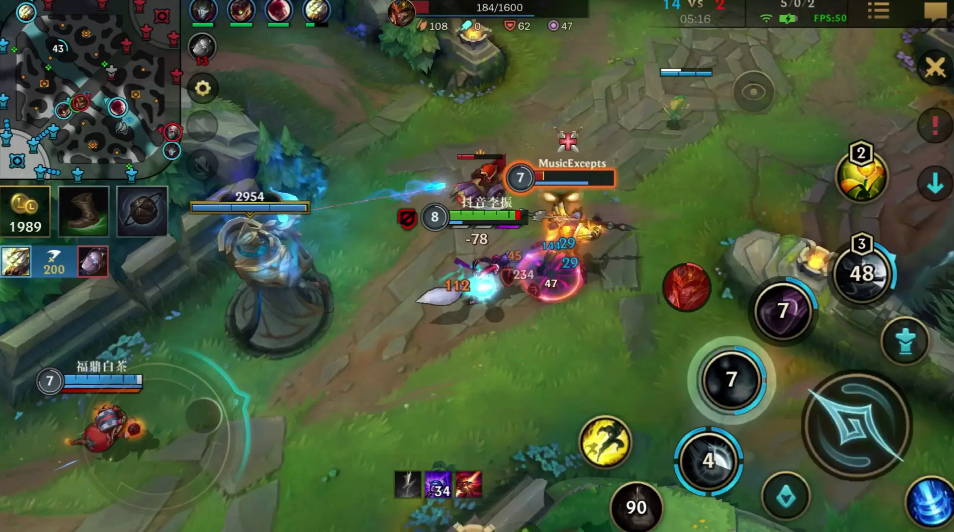The width and height of the screenshot is (954, 532).
Task: Cast the yellow Flash summoner spell
Action: pos(605,441)
